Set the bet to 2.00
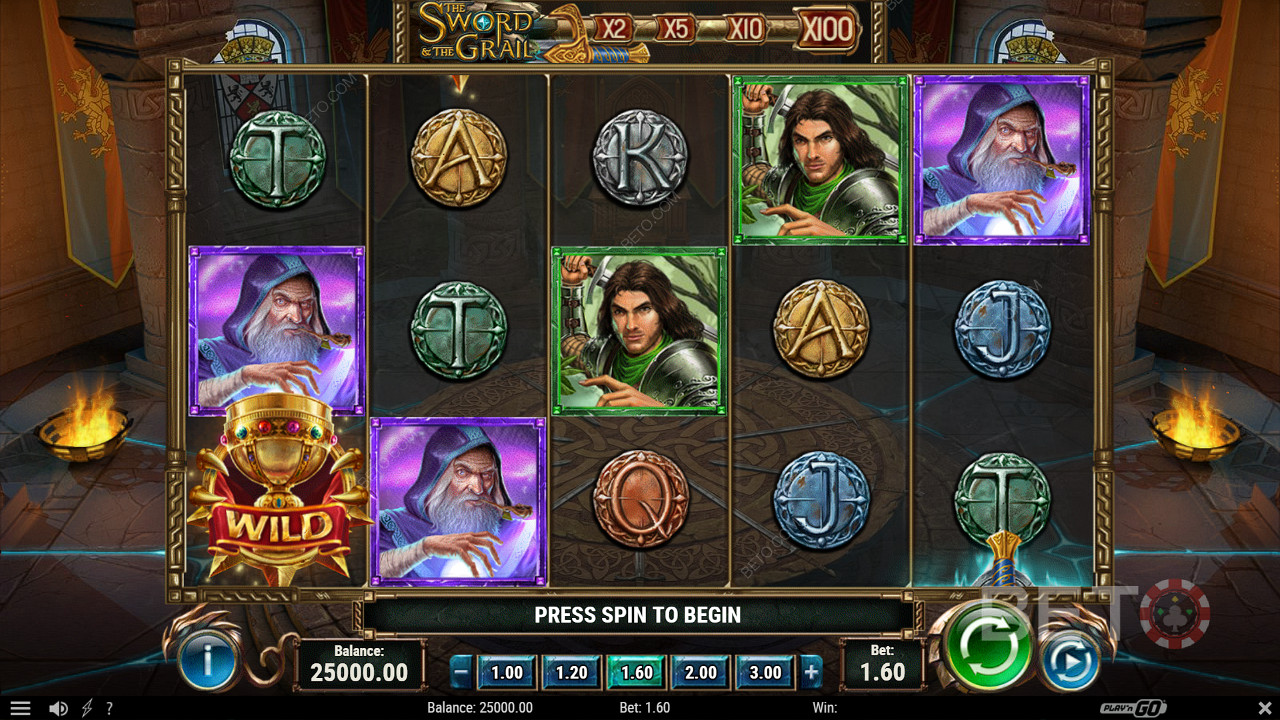 701,672
